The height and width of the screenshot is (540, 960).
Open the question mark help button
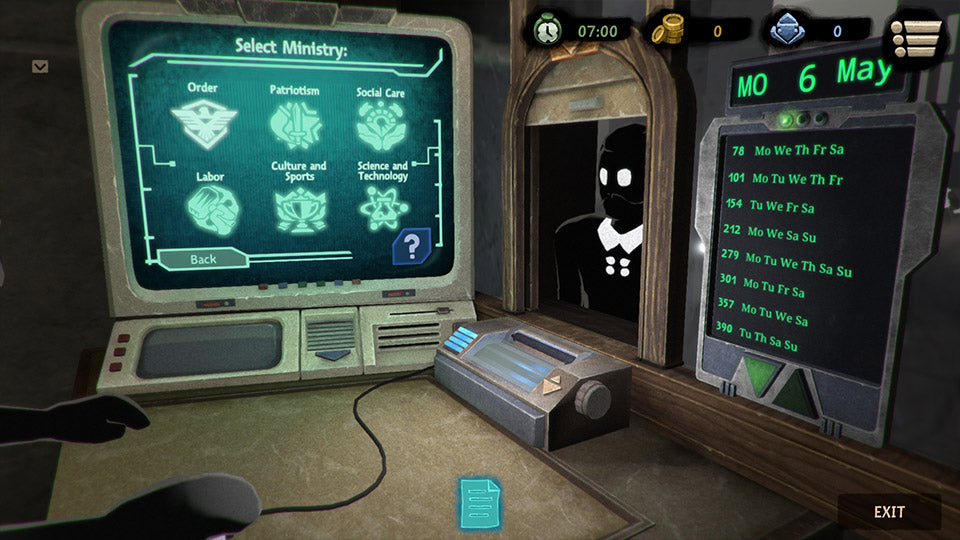[x=412, y=245]
